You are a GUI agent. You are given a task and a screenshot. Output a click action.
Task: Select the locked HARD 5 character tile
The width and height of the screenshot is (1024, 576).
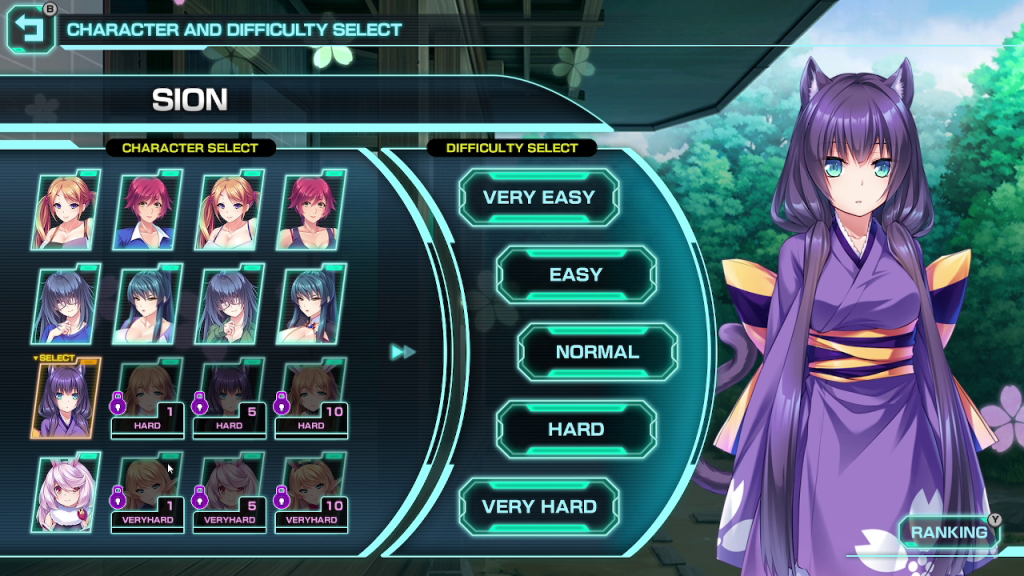click(231, 399)
